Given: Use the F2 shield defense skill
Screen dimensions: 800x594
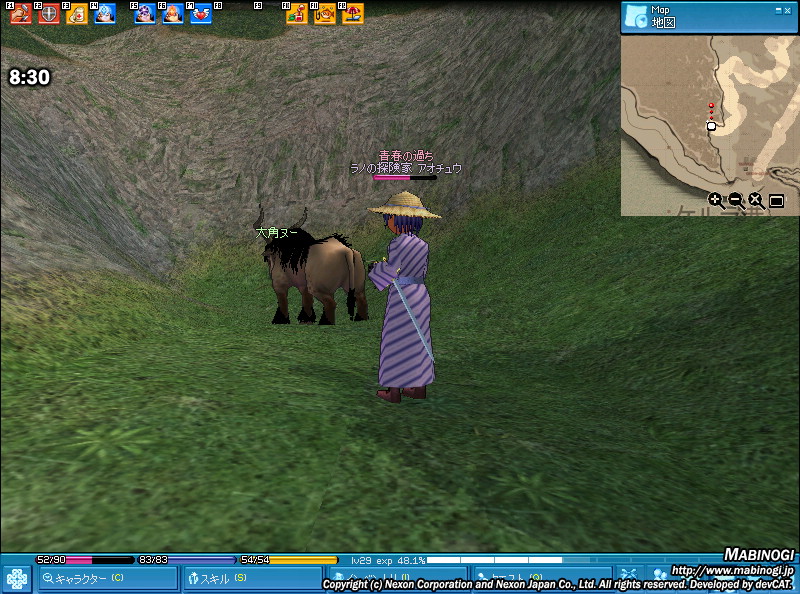Looking at the screenshot, I should (49, 14).
